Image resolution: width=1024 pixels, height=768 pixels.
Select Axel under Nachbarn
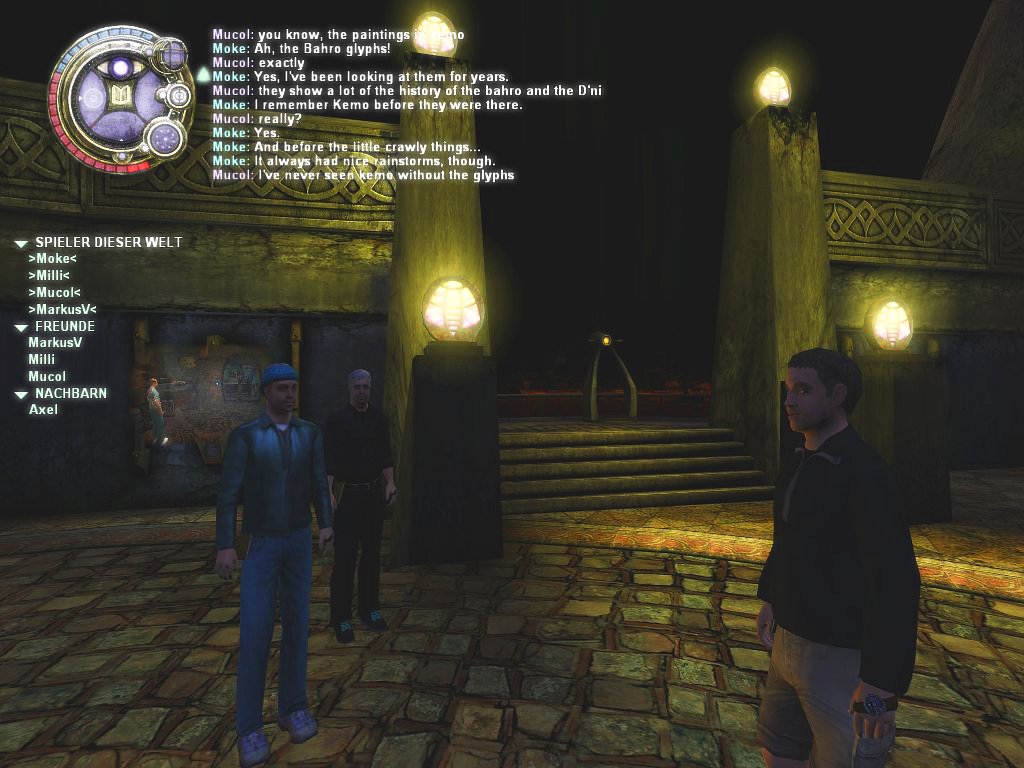[x=44, y=410]
